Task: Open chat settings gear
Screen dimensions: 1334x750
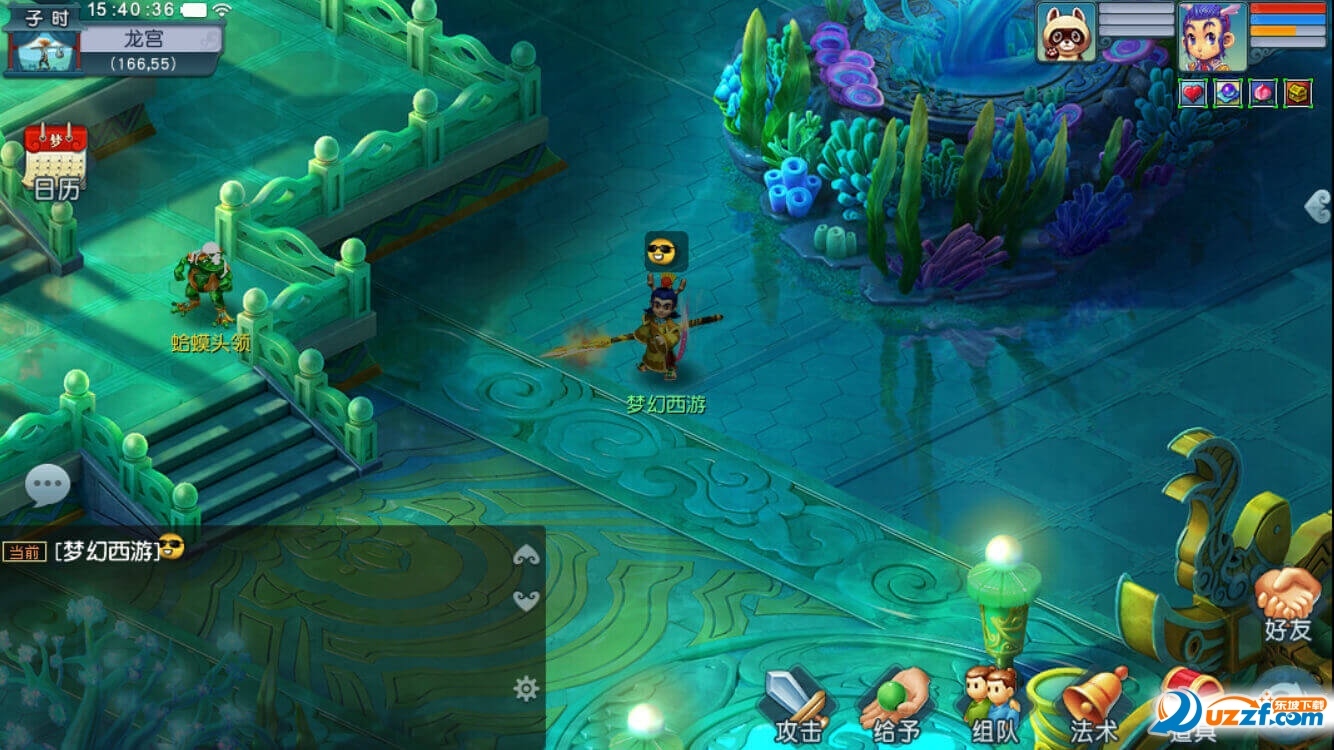Action: (x=526, y=688)
